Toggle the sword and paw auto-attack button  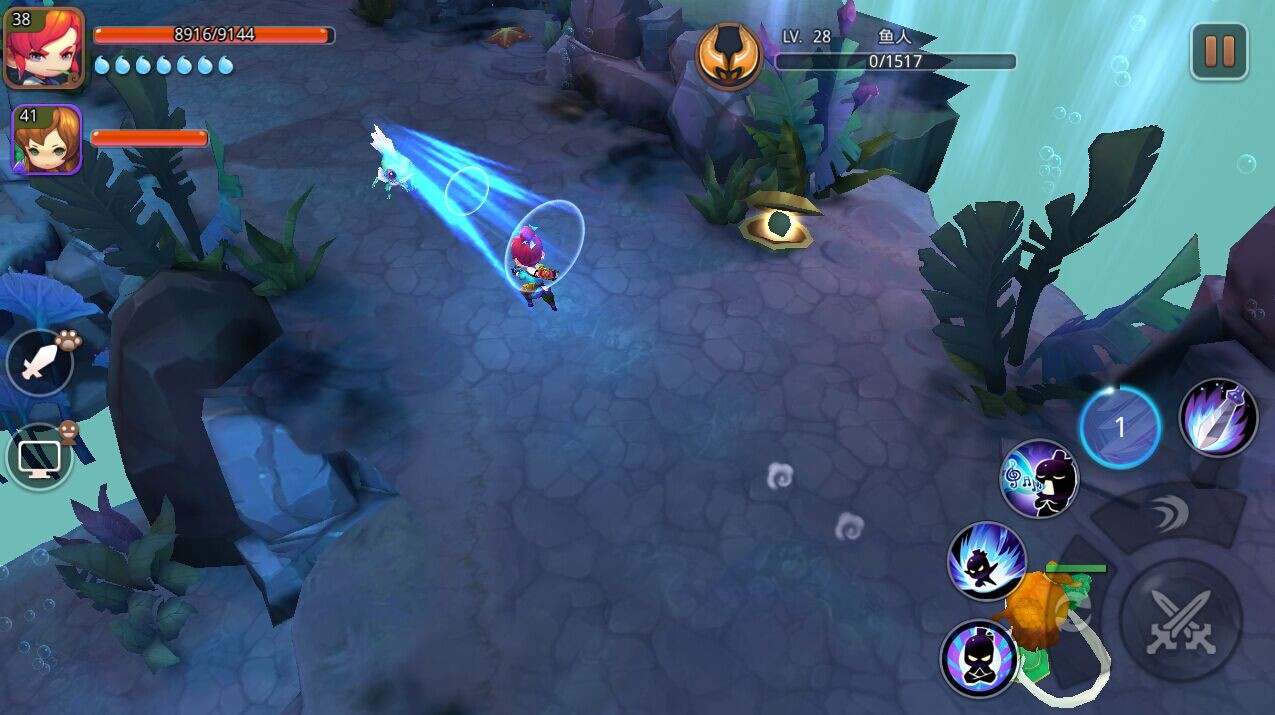40,362
